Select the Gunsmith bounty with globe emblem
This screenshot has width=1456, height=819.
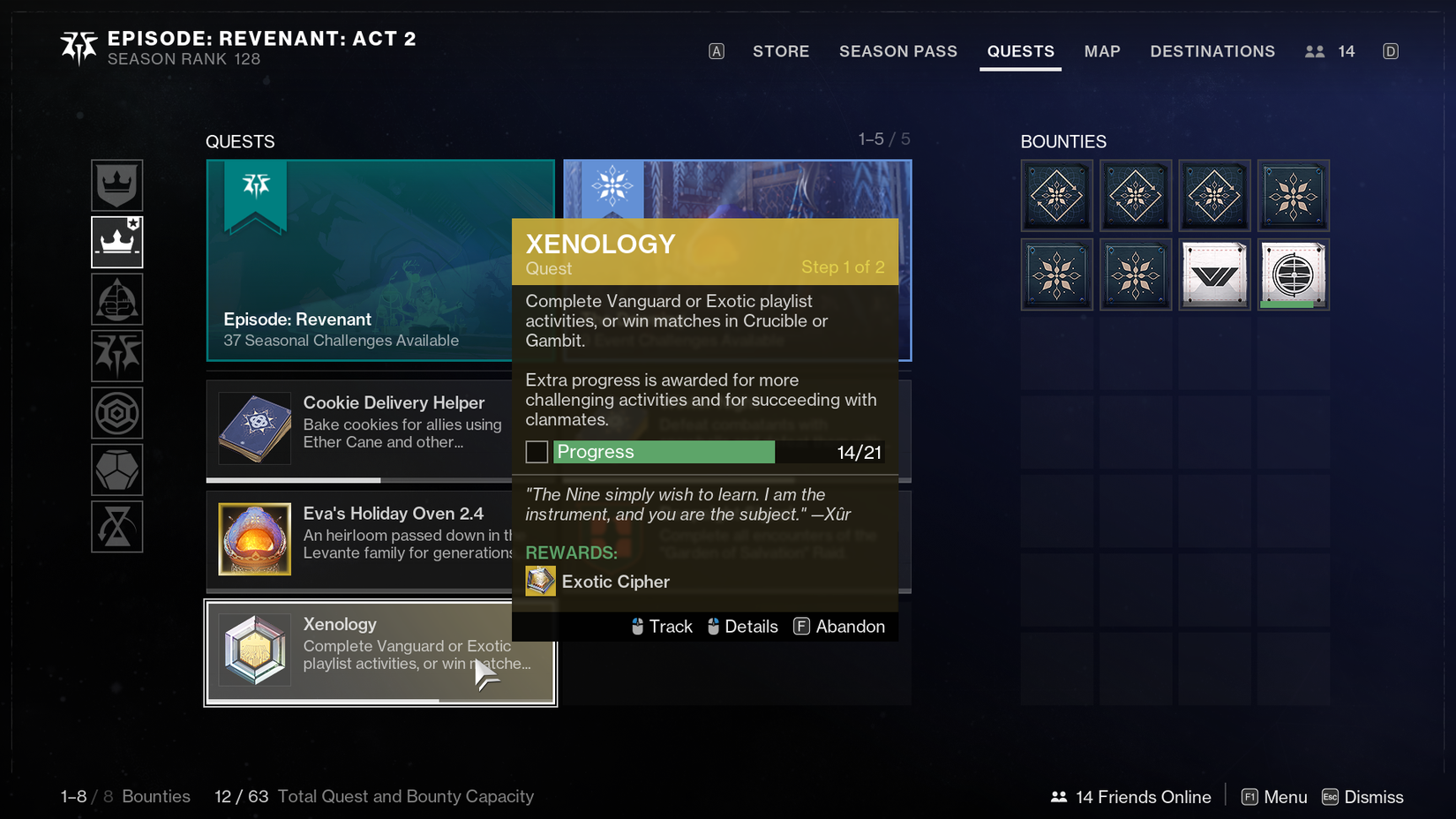(x=1294, y=274)
